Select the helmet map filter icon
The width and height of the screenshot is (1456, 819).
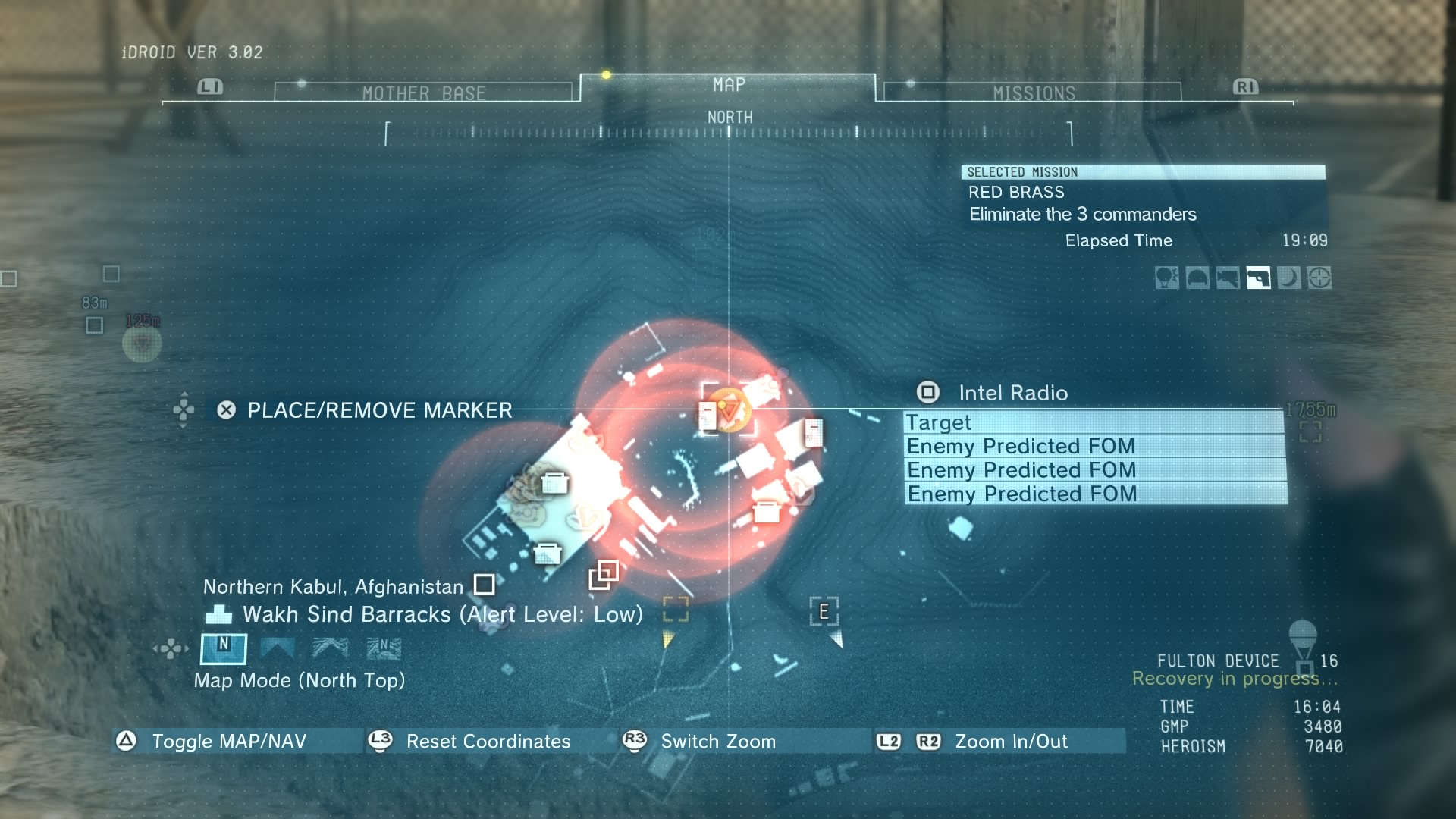point(1199,279)
